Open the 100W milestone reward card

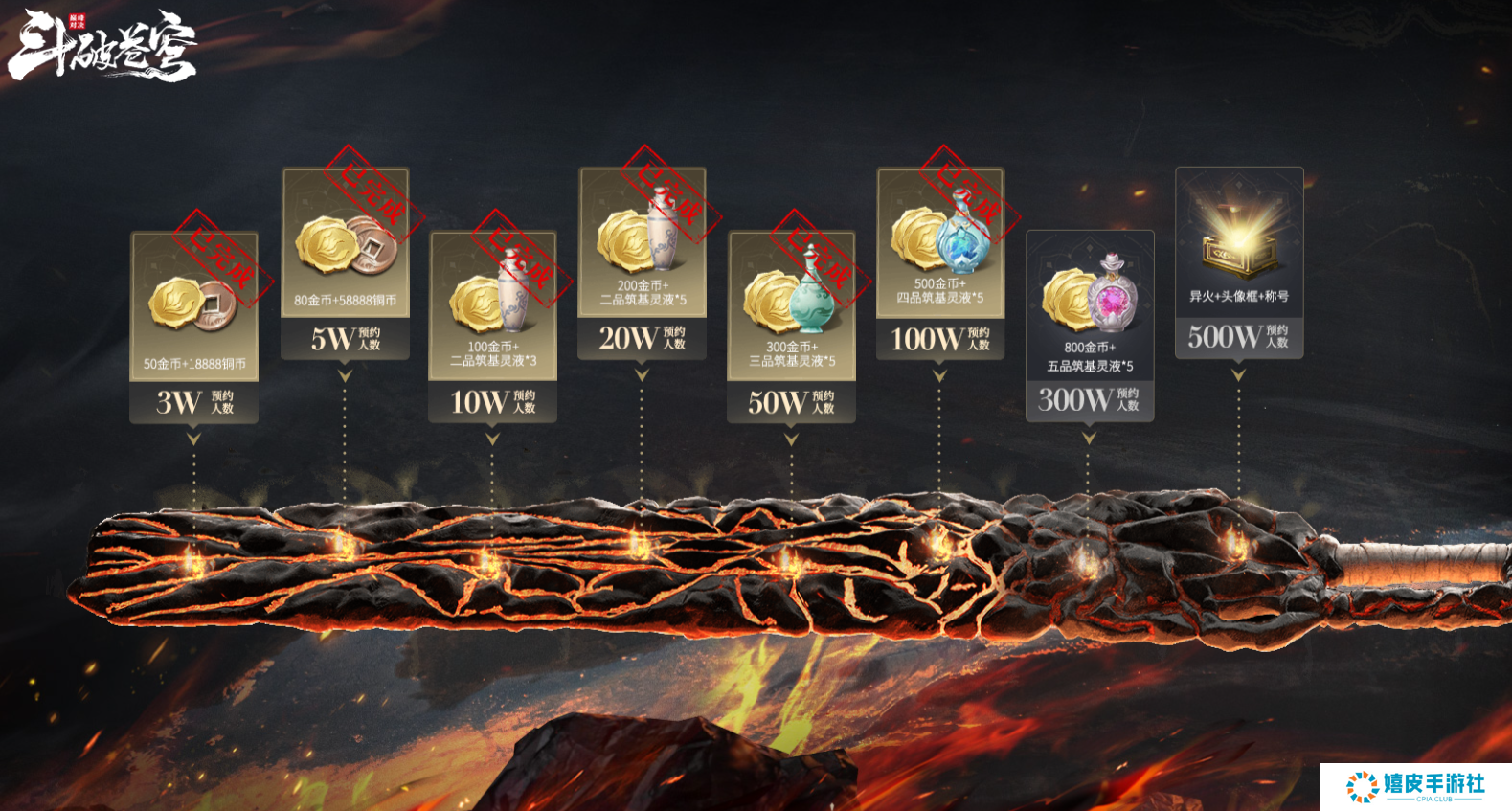[939, 263]
